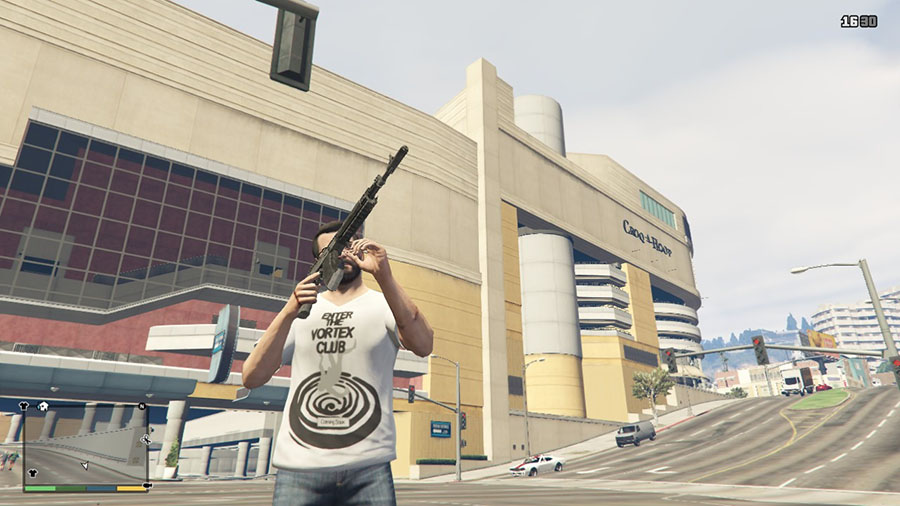
Task: Select the clothing store blip beside the safehouse
Action: [x=24, y=406]
